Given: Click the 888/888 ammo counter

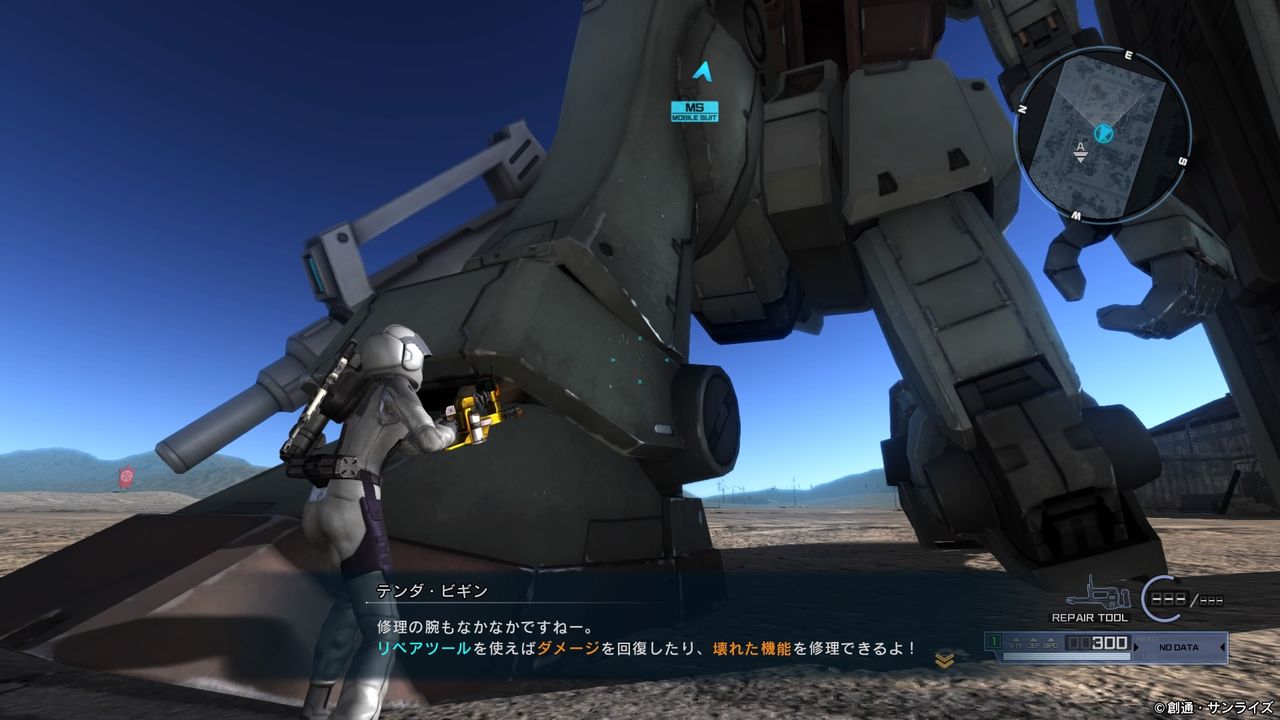Looking at the screenshot, I should [1187, 597].
